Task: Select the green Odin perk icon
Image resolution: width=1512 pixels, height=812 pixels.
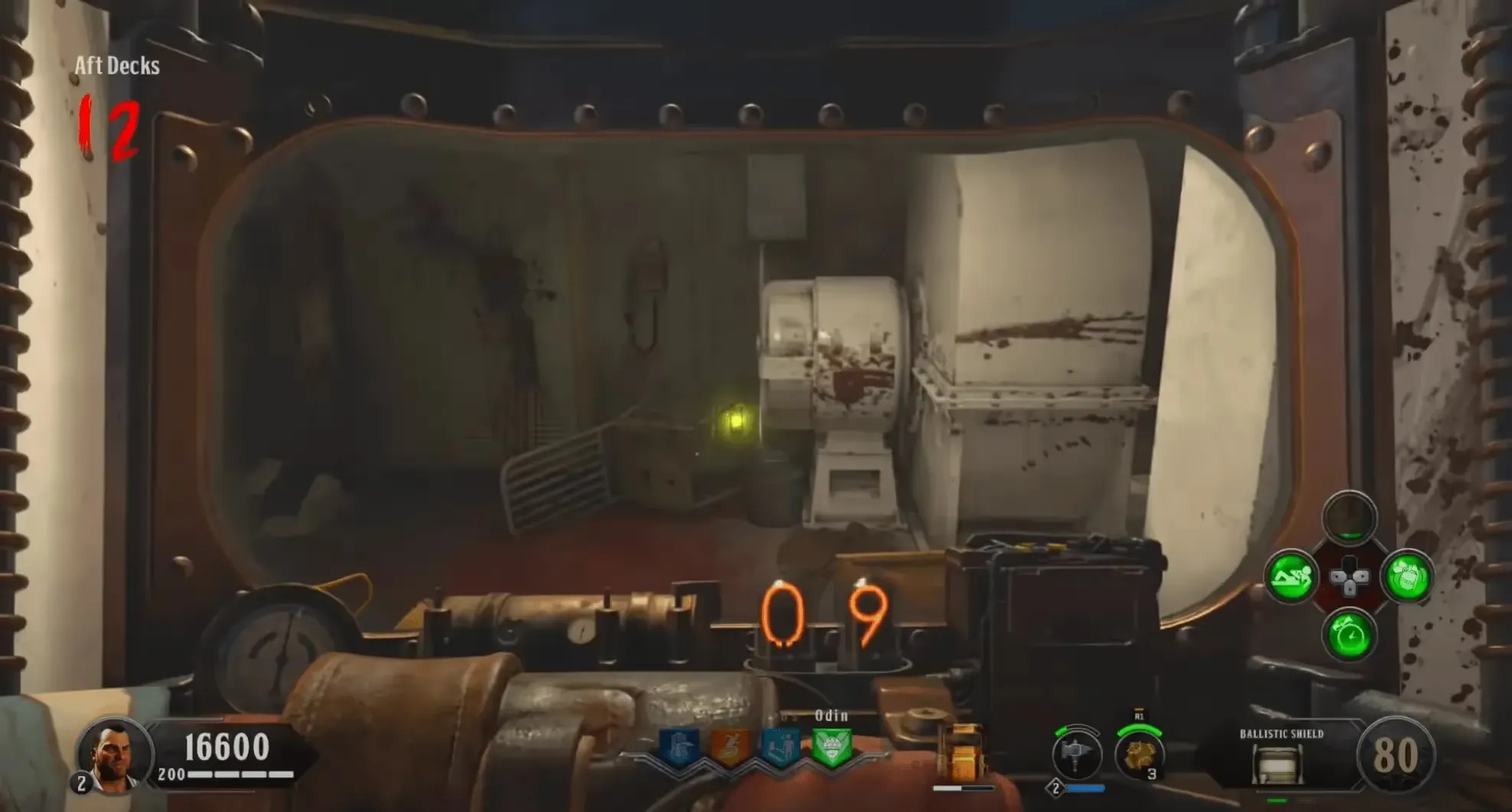Action: 831,746
